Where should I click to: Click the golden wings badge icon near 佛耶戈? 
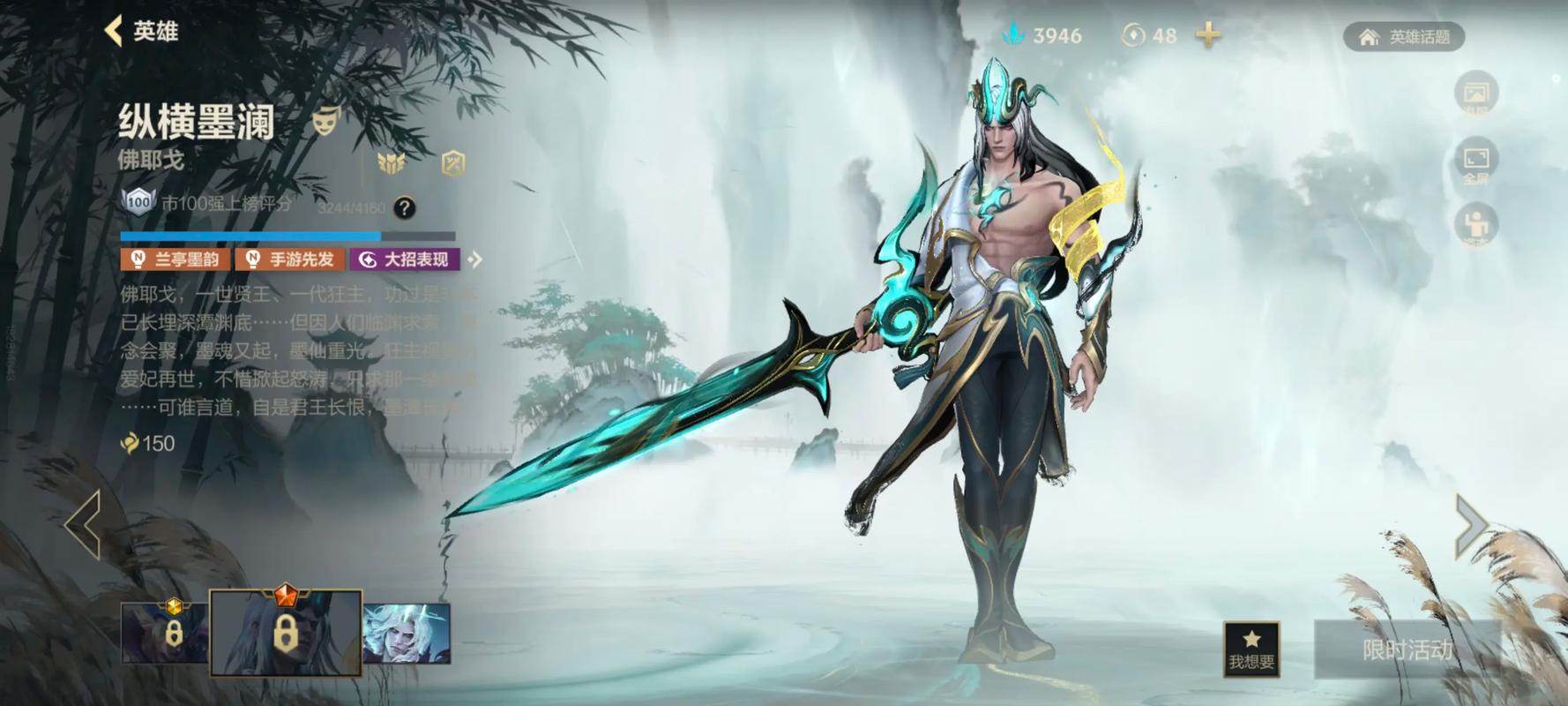[x=391, y=164]
